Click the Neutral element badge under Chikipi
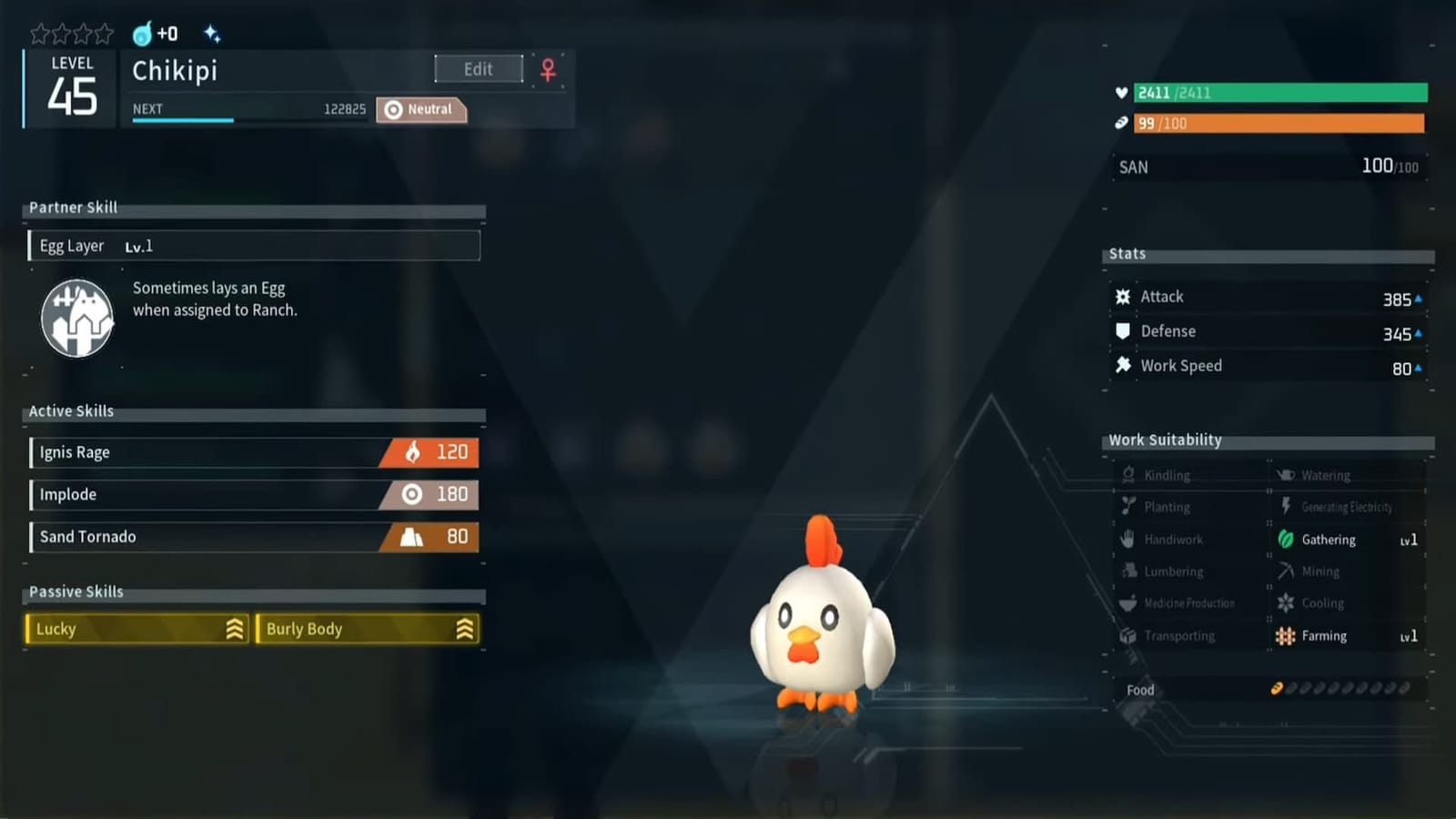The image size is (1456, 819). pos(420,109)
